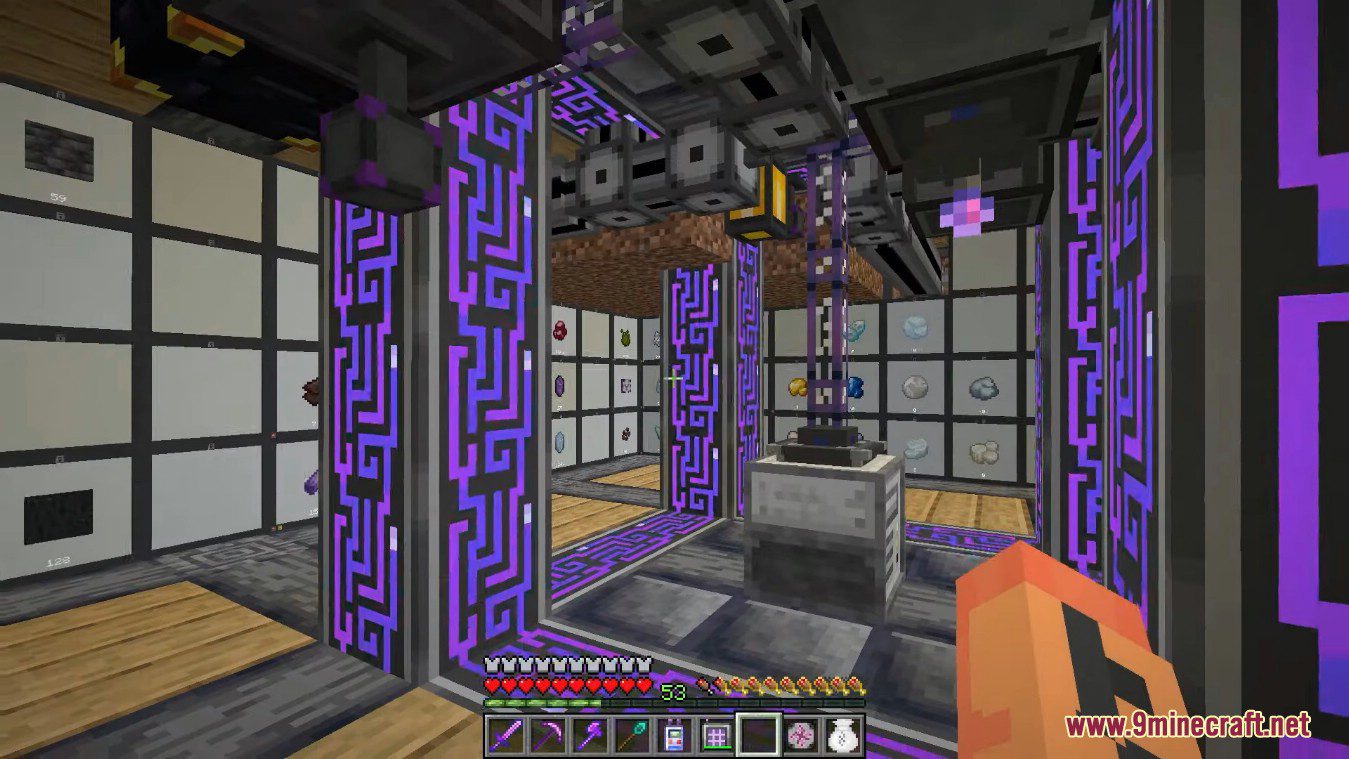Equip the teal-tipped staff from the hotbar

630,736
